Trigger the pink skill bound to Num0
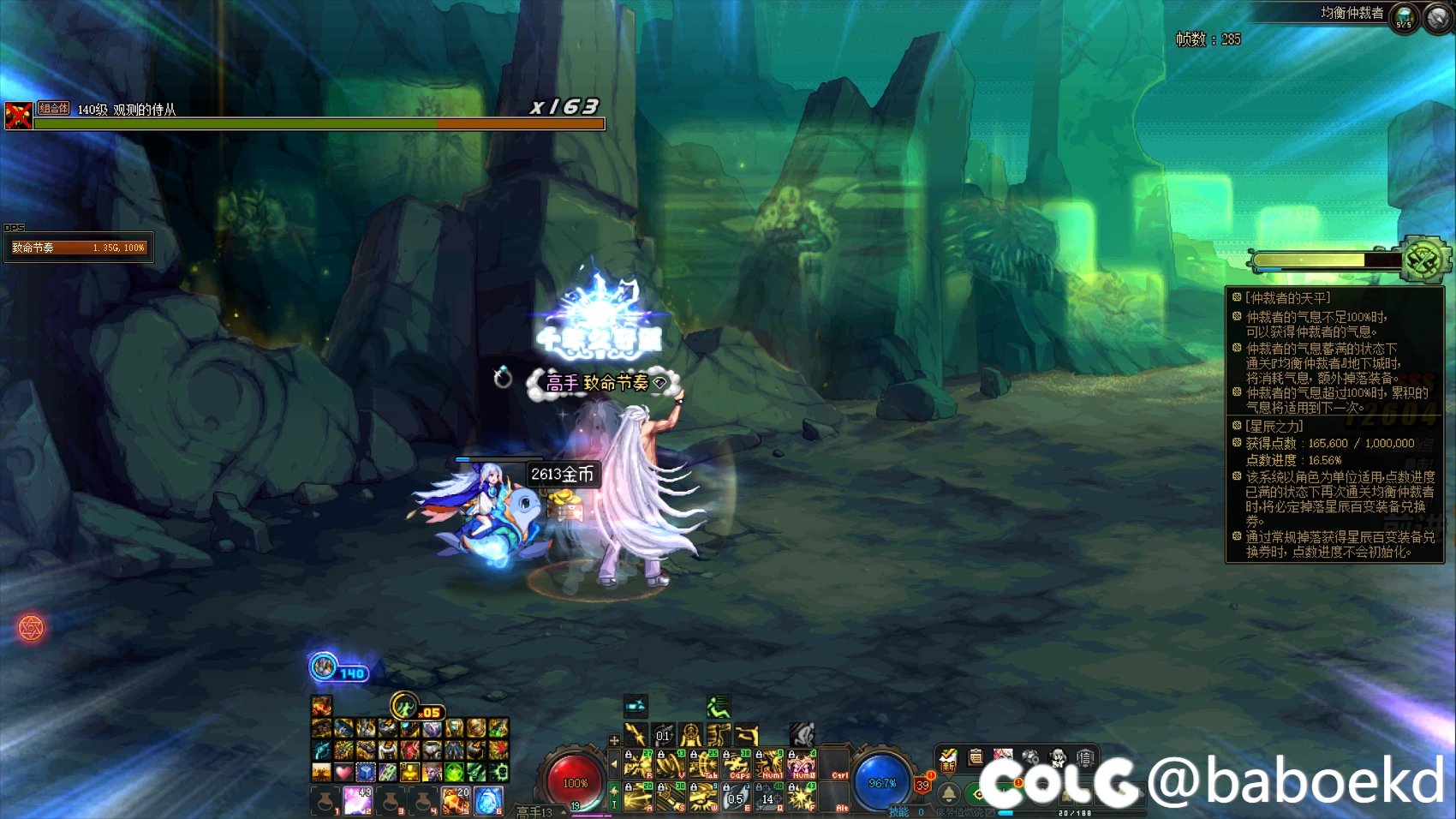This screenshot has height=819, width=1456. point(803,763)
